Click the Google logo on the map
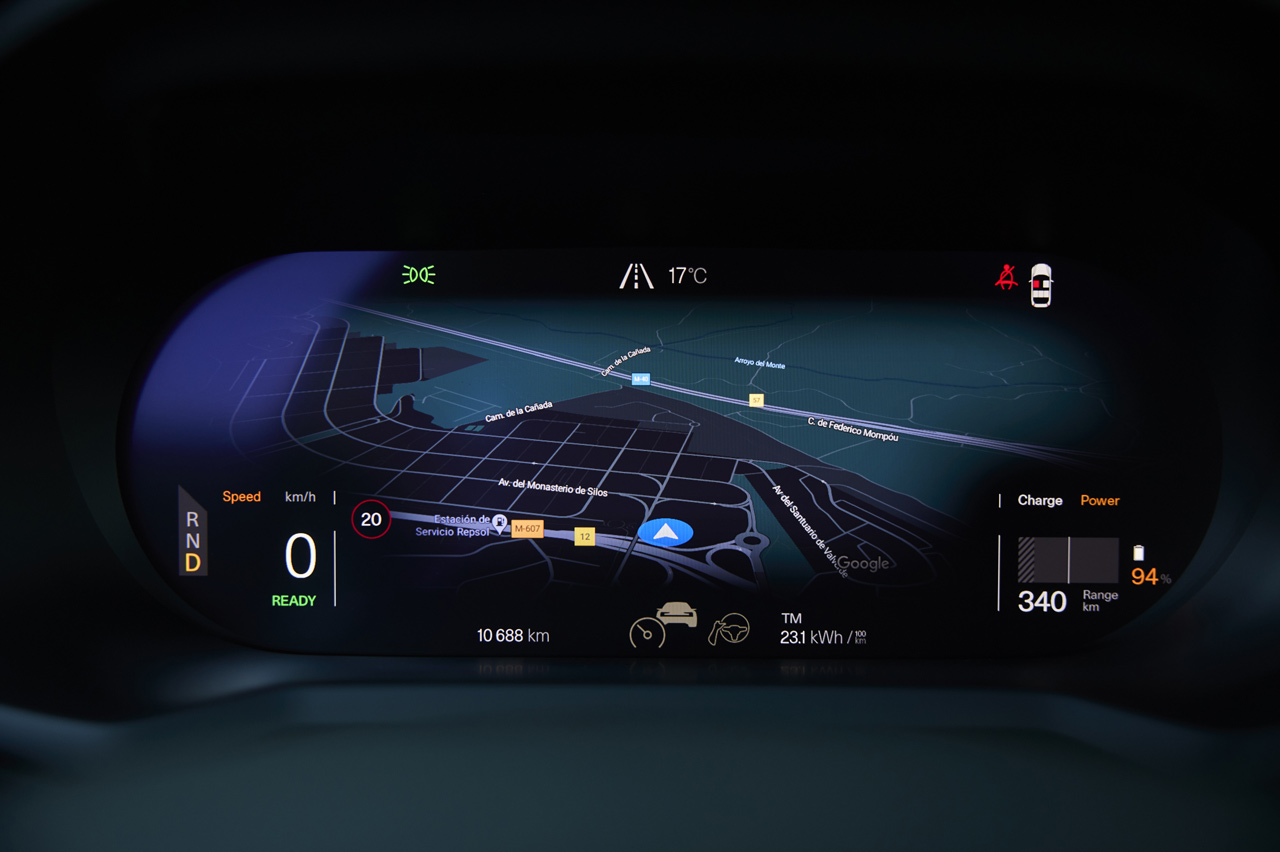1280x852 pixels. [863, 563]
